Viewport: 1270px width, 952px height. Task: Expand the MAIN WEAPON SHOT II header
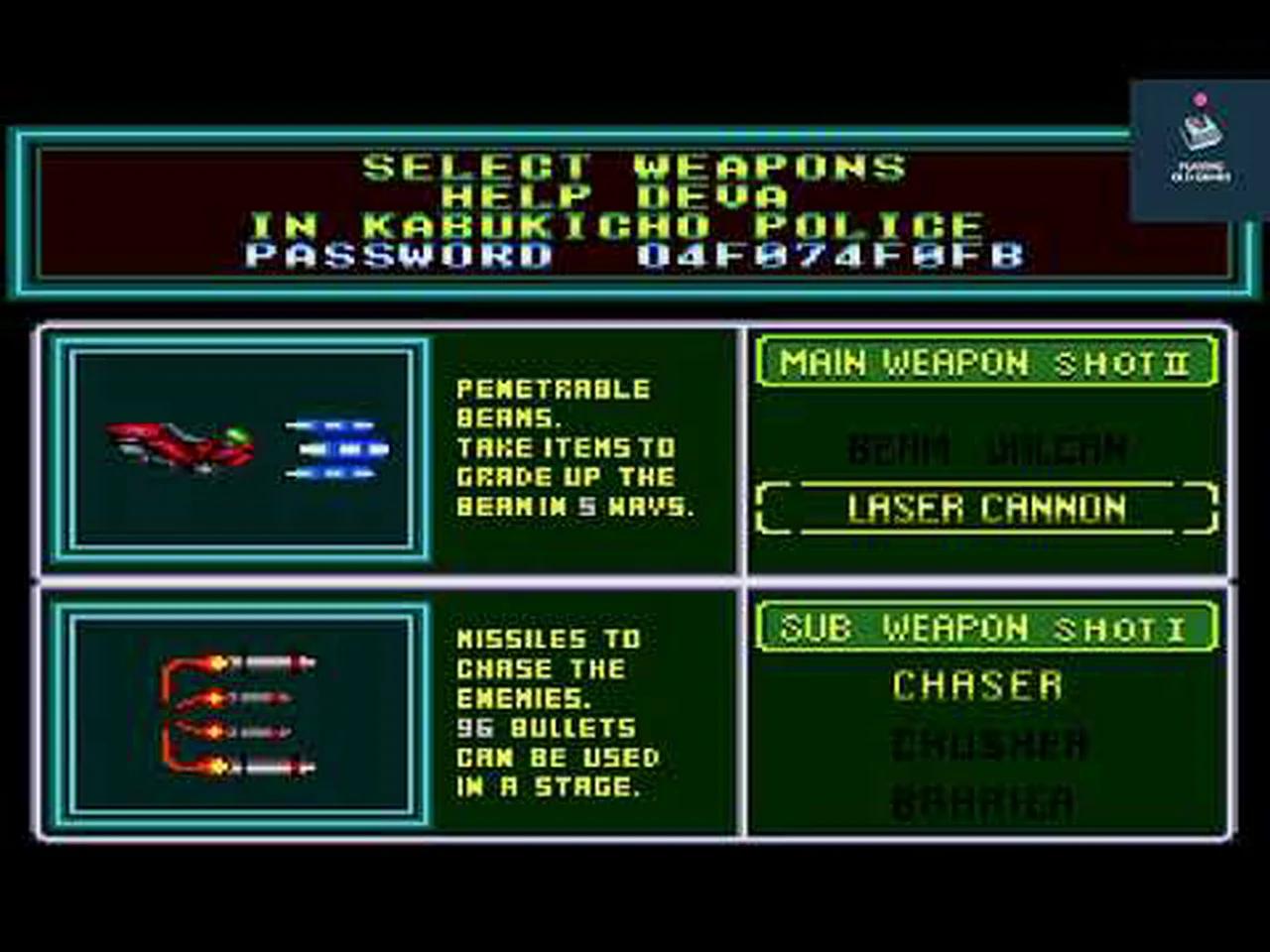coord(984,362)
